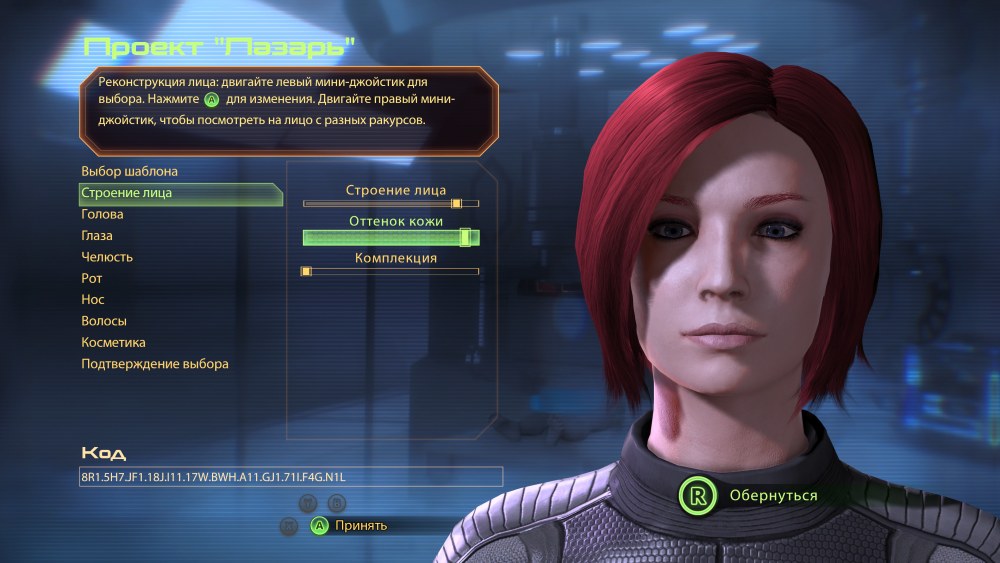
Task: Open the Глаза section
Action: [x=97, y=236]
